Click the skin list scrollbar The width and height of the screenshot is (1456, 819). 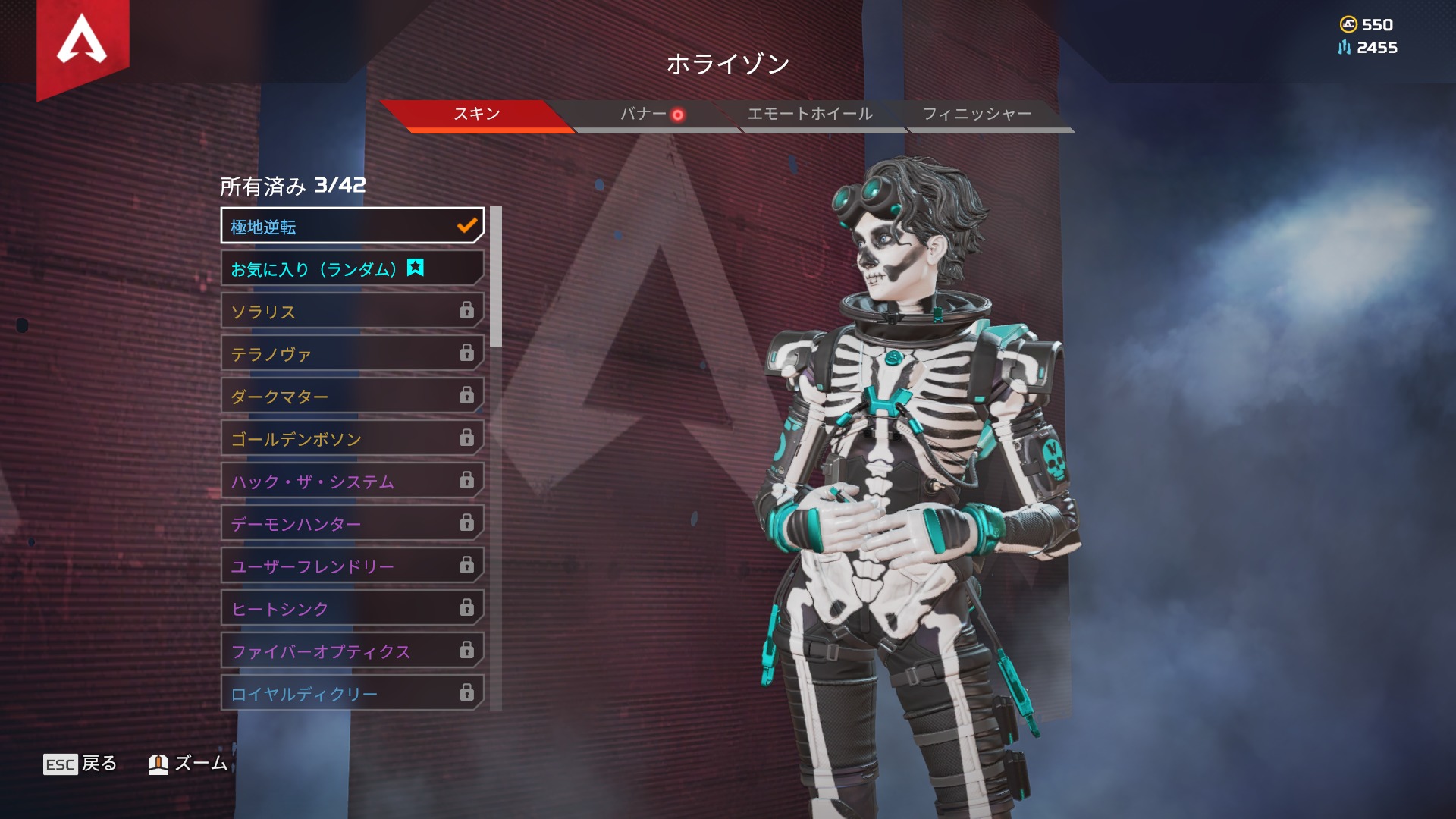point(496,277)
